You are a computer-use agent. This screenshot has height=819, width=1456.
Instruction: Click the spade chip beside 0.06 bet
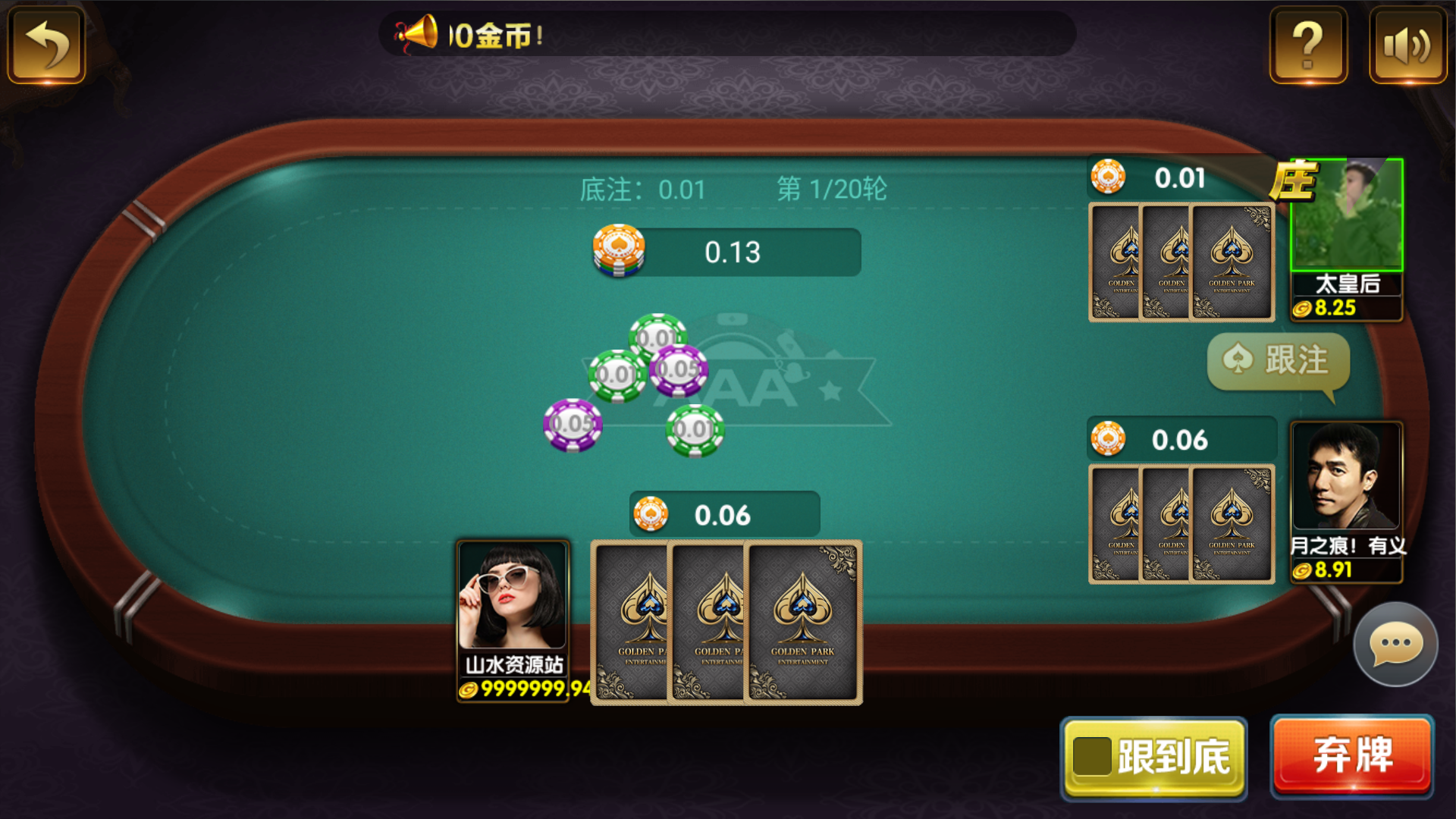tap(651, 514)
